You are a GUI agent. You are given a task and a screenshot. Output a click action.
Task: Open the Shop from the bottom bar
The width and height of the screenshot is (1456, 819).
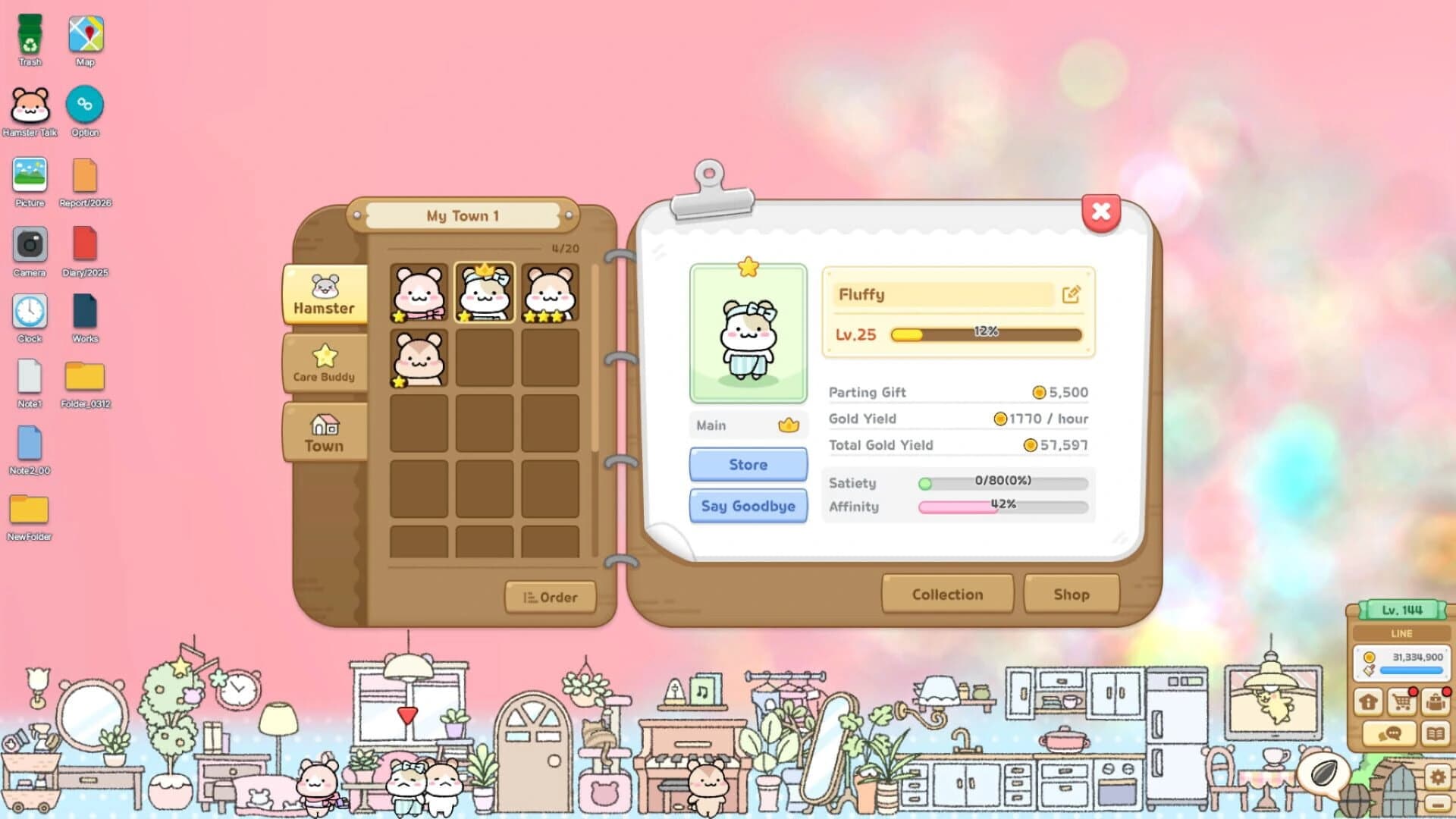coord(1072,595)
